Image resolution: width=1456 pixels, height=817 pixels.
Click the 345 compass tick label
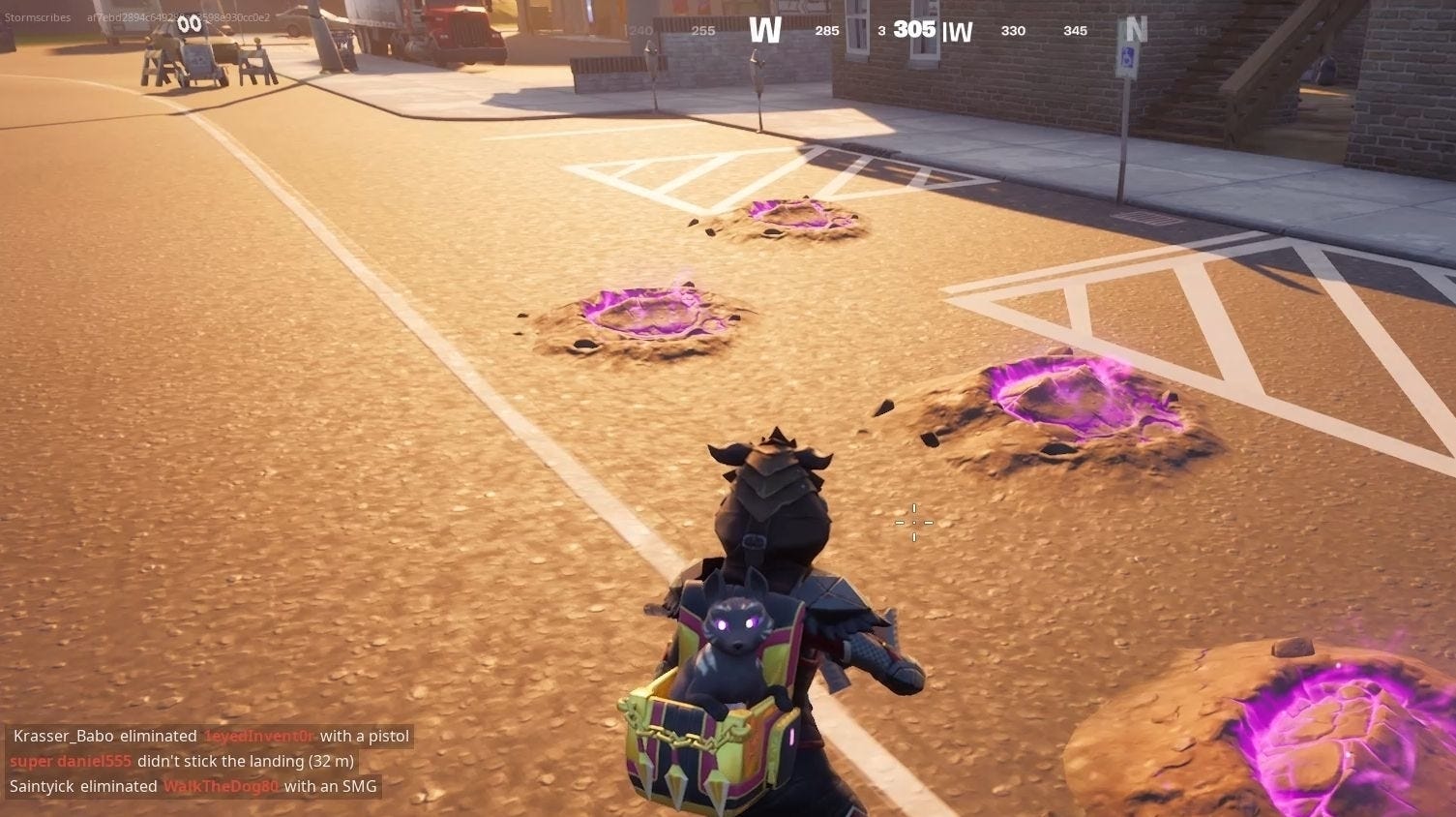(x=1074, y=30)
